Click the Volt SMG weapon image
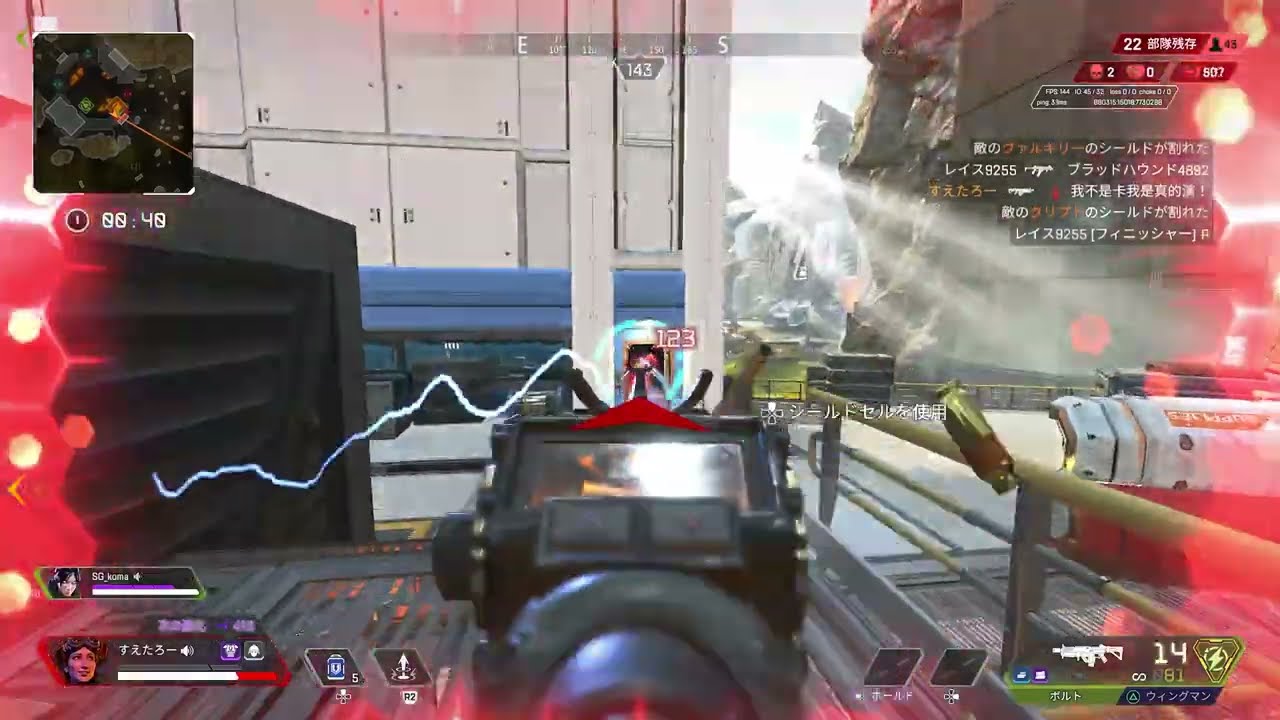This screenshot has height=720, width=1280. point(1088,654)
